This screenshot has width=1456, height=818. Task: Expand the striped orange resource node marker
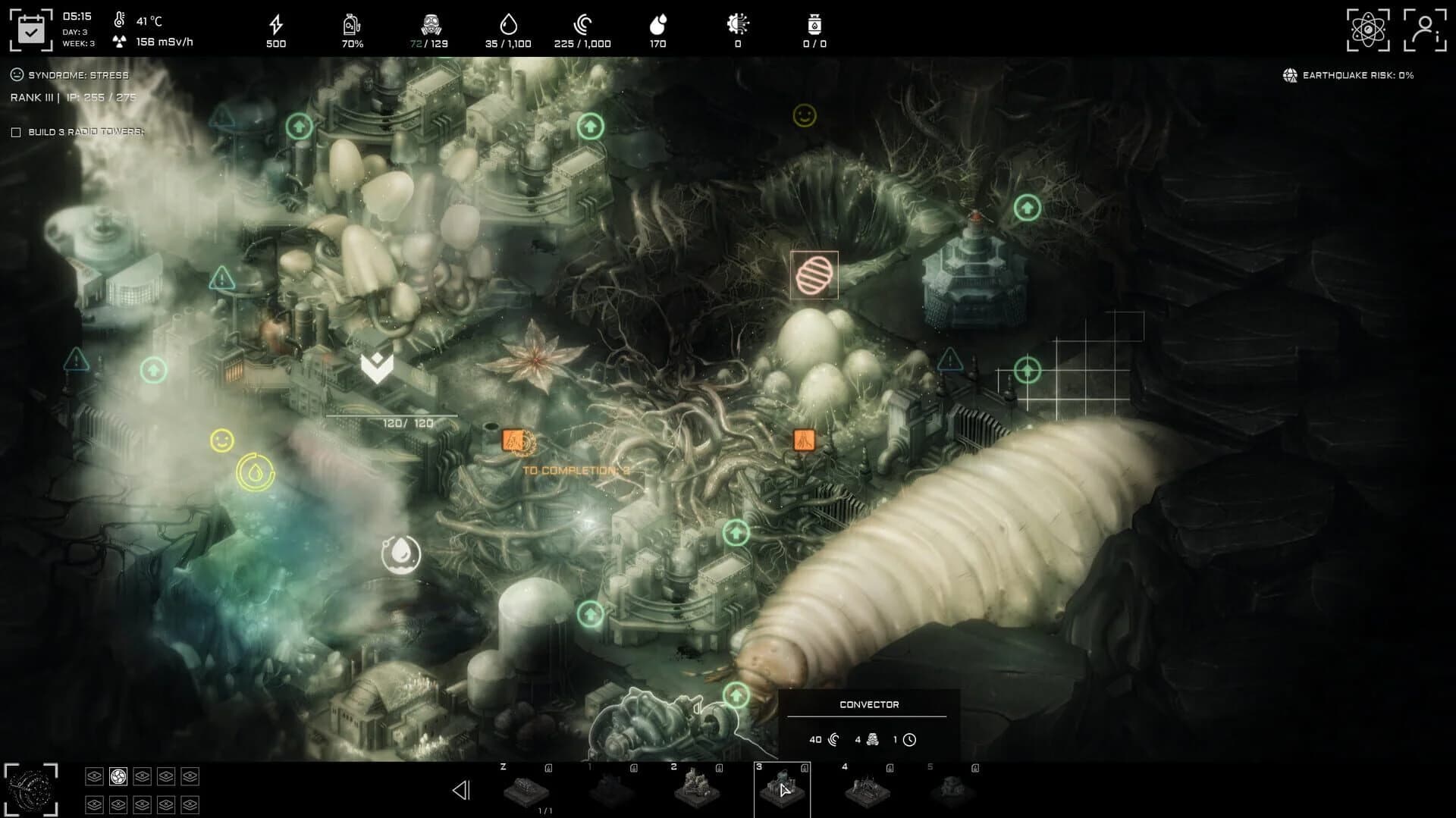814,276
